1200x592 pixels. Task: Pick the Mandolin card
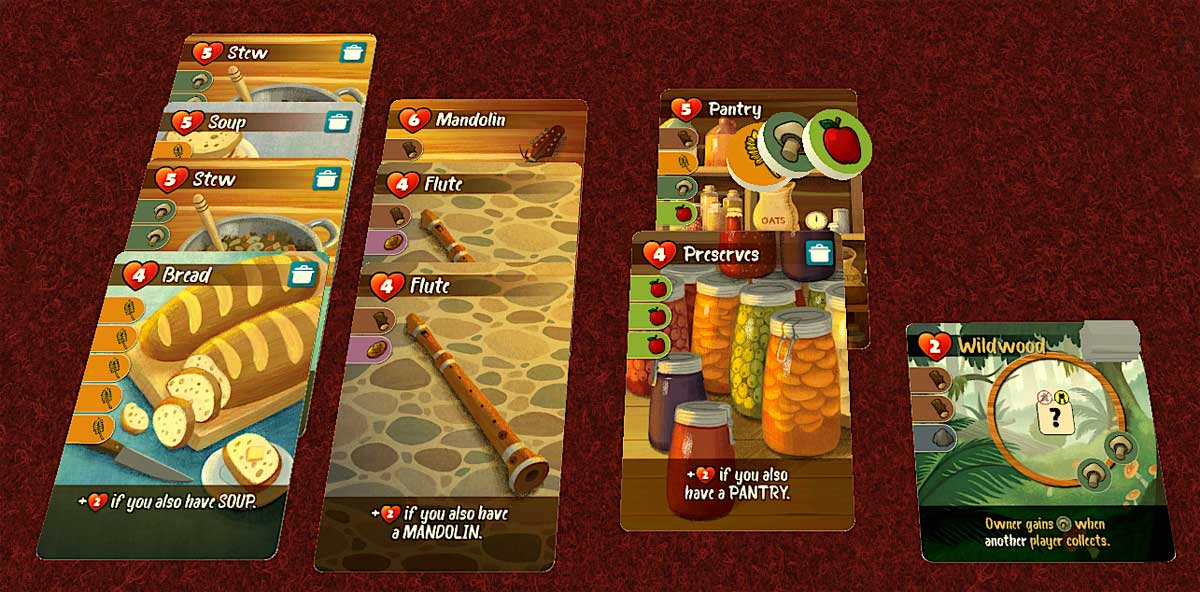[485, 120]
